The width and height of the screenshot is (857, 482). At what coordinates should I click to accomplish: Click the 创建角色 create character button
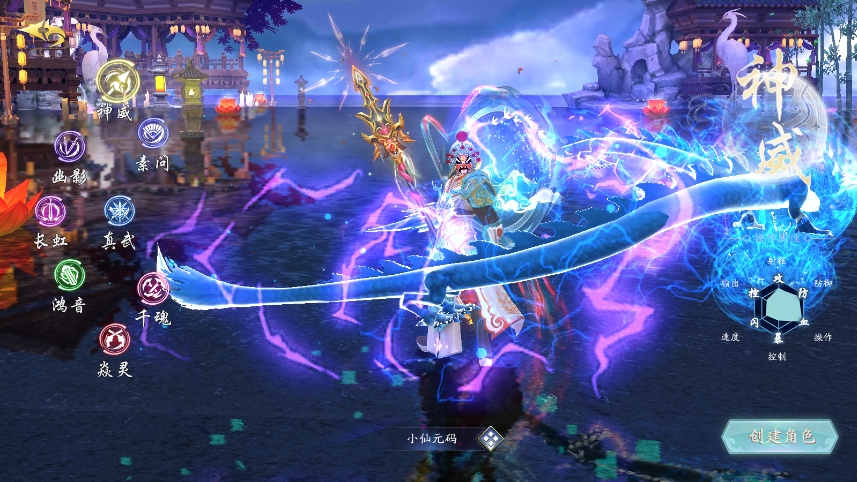point(782,436)
